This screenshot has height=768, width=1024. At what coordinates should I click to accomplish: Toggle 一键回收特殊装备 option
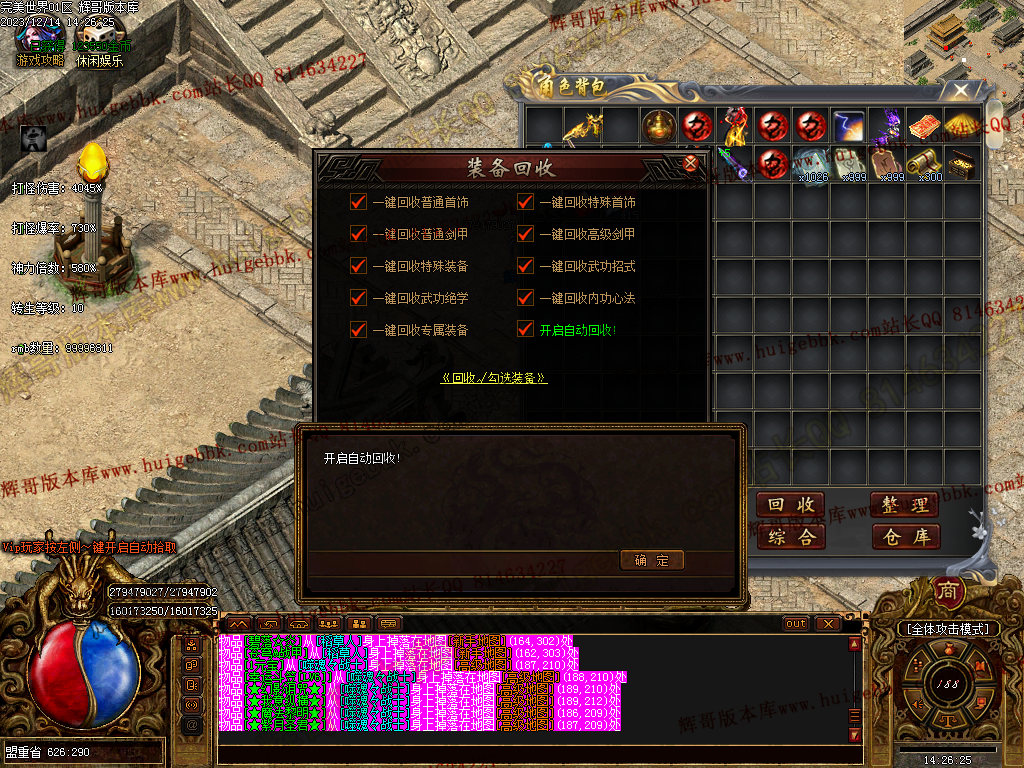tap(359, 266)
